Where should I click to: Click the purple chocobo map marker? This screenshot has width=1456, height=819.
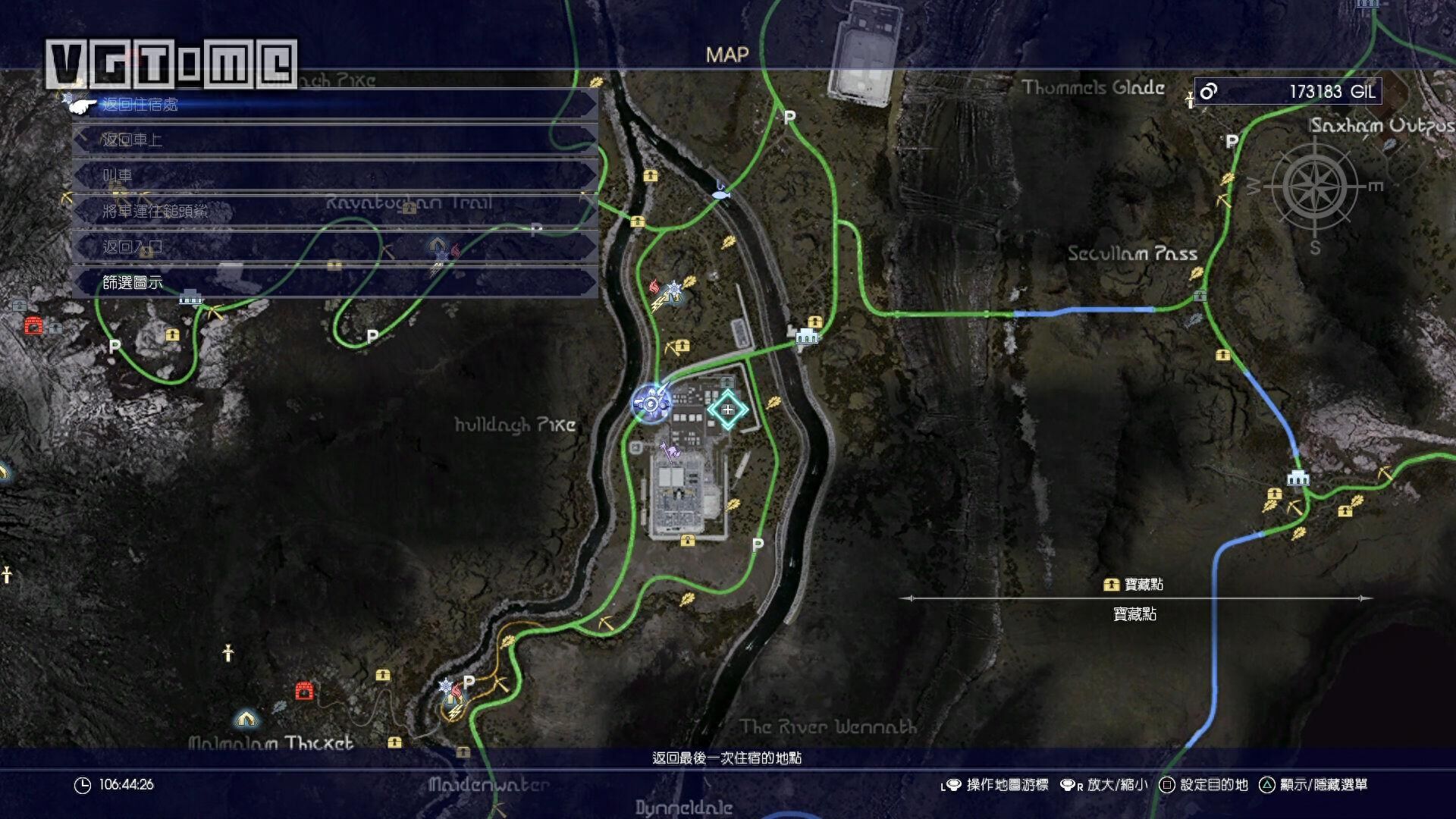tap(670, 452)
